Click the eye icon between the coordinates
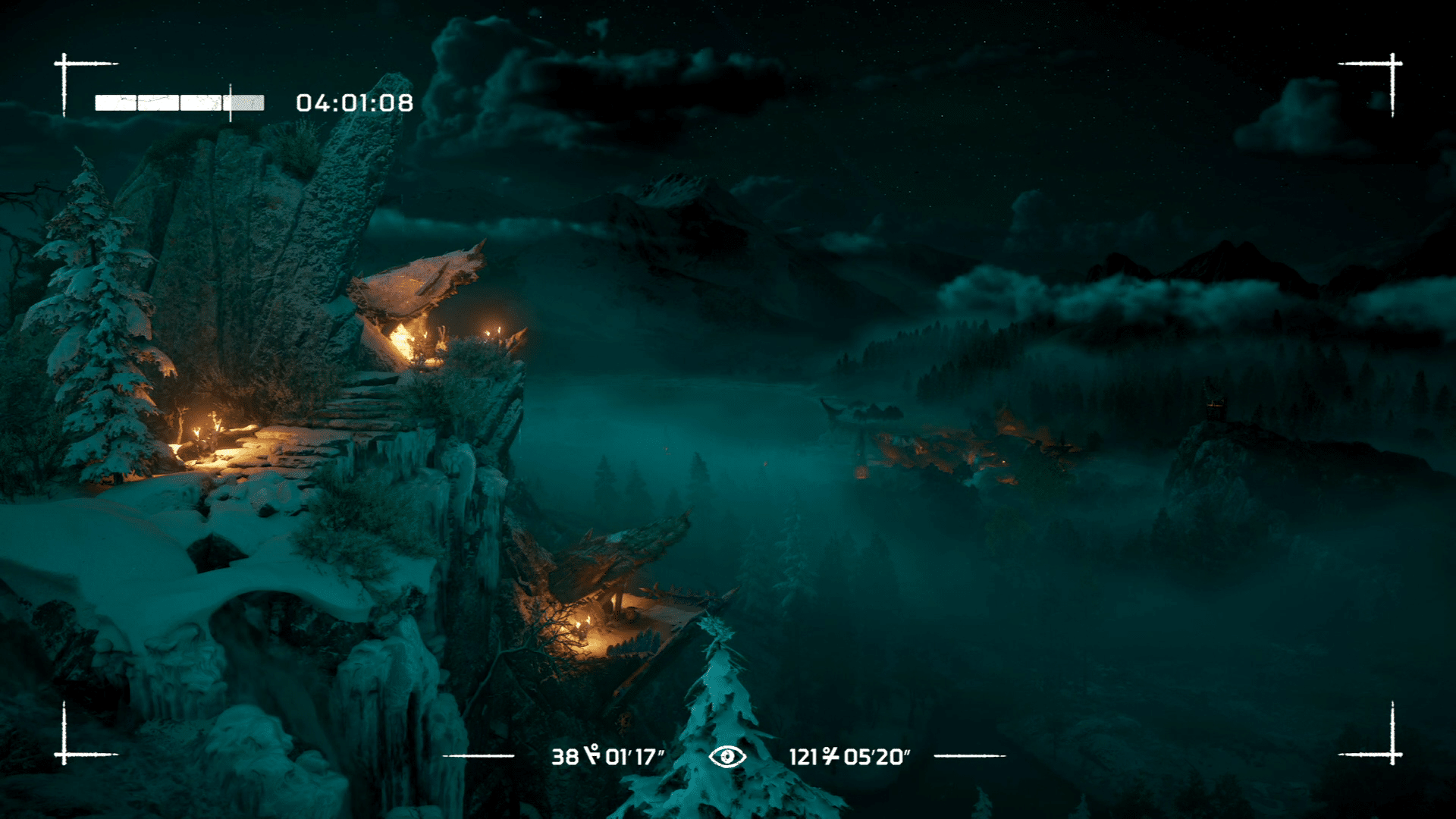1456x819 pixels. point(727,756)
